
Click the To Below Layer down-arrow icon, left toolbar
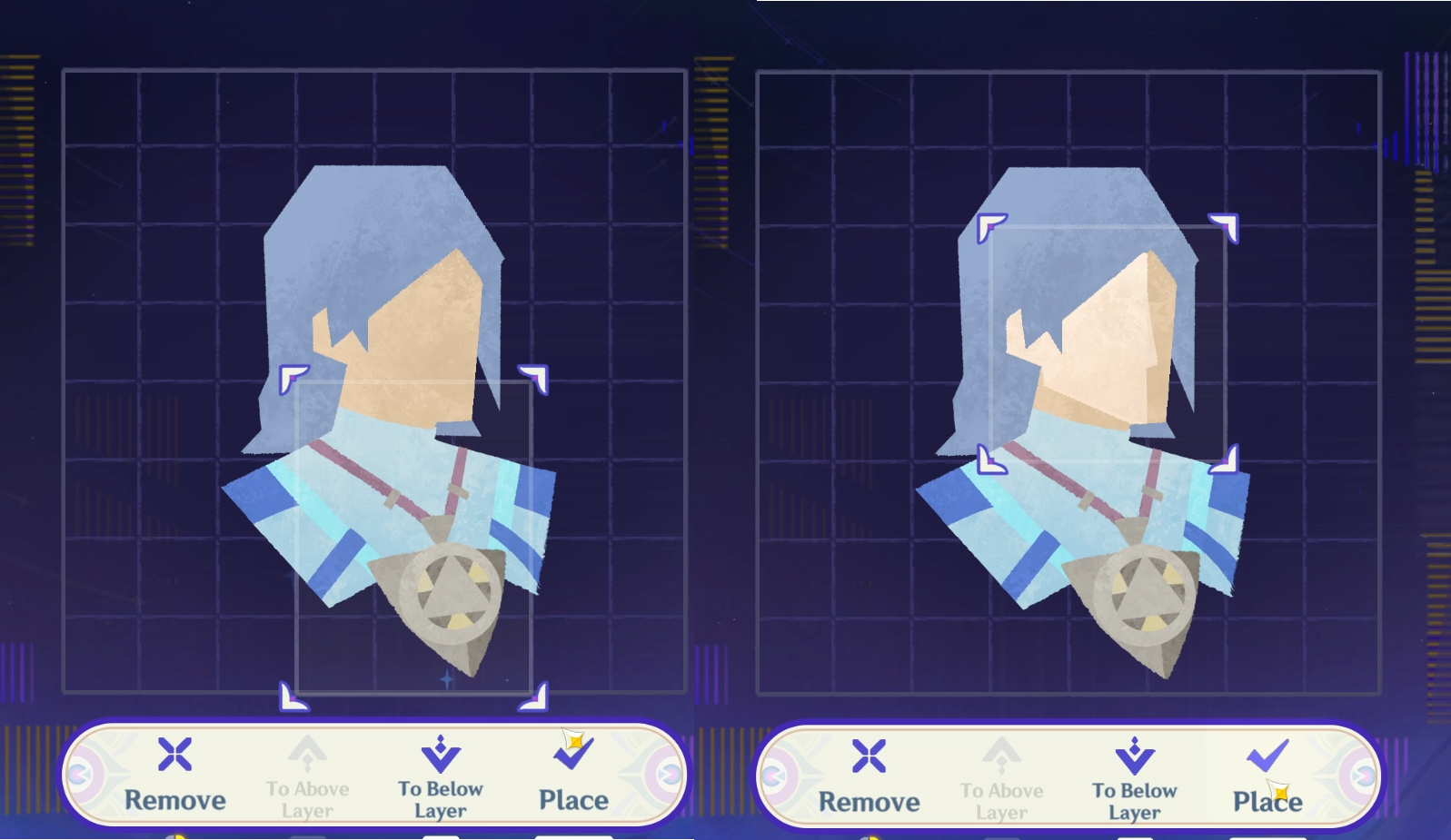coord(440,755)
